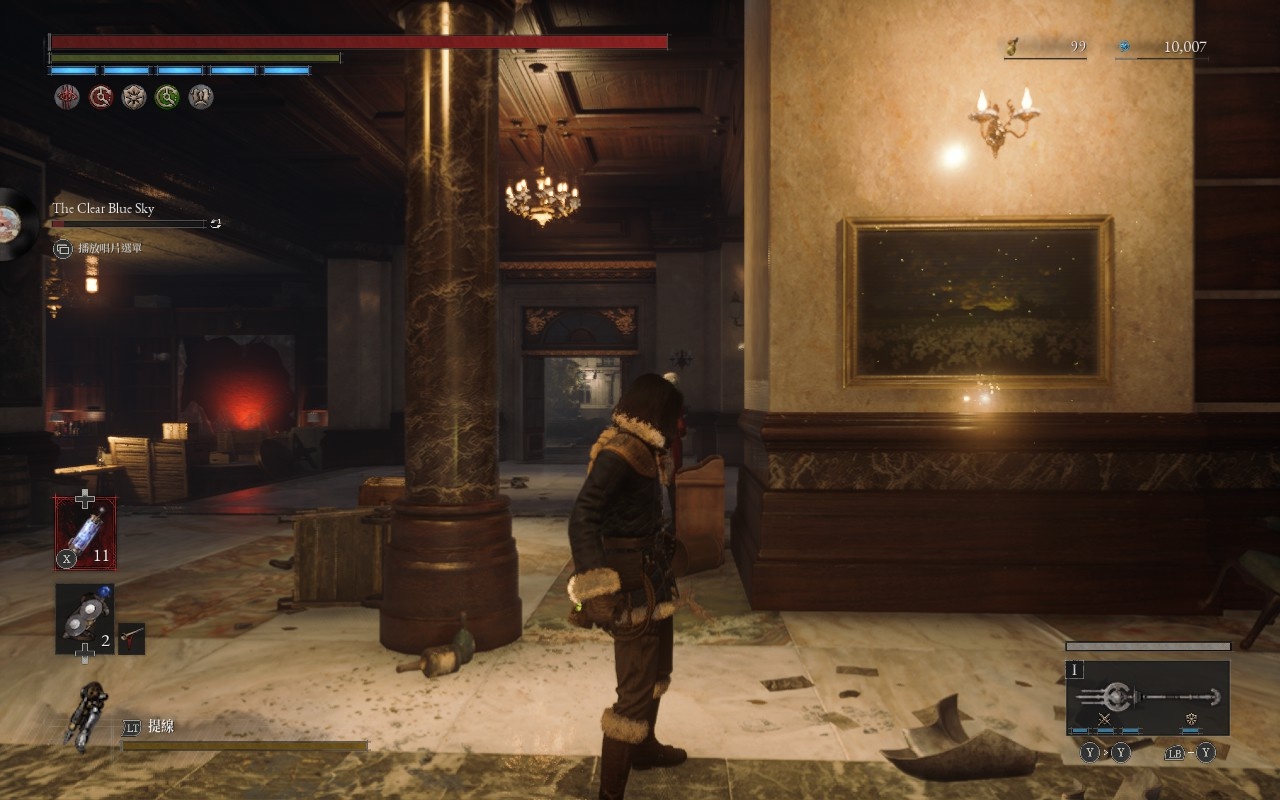1280x800 pixels.
Task: Click the pale flower-shaped buff icon
Action: [x=134, y=97]
